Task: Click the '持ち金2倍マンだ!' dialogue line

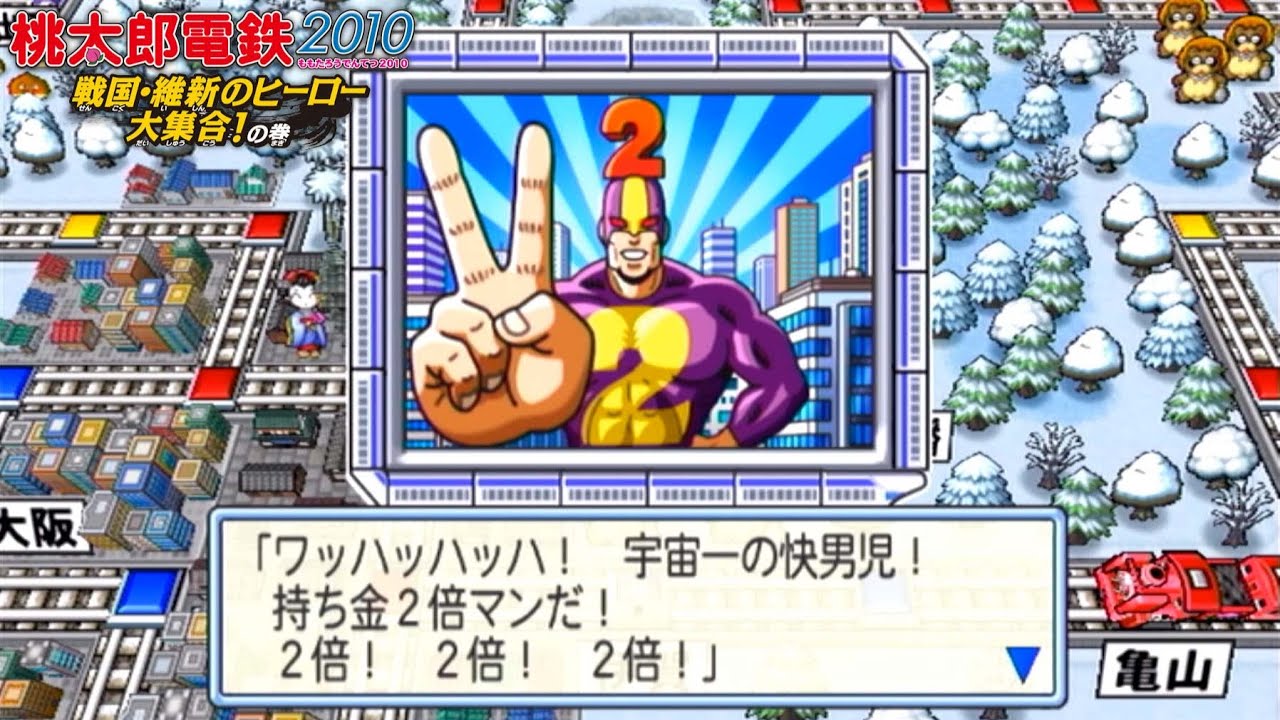Action: (x=440, y=605)
